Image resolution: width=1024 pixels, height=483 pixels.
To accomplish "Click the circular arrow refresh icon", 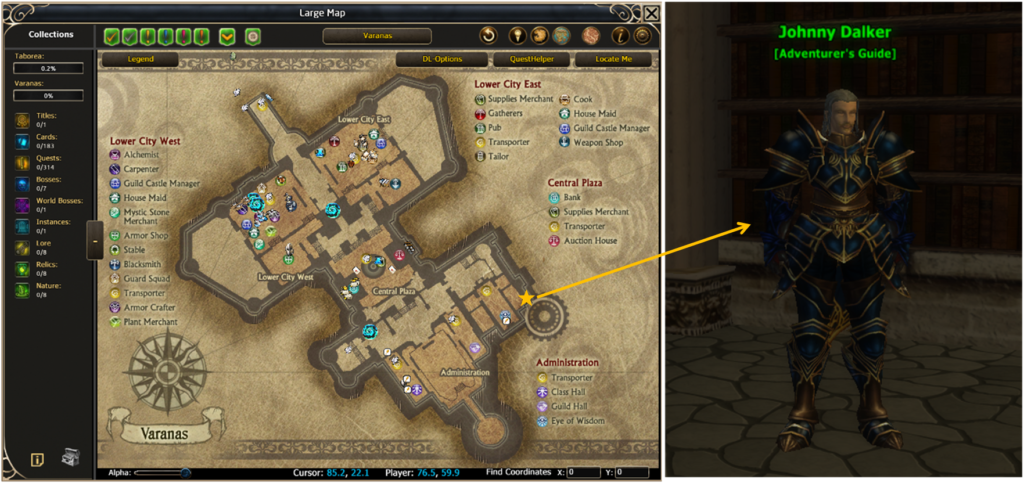I will tap(488, 36).
